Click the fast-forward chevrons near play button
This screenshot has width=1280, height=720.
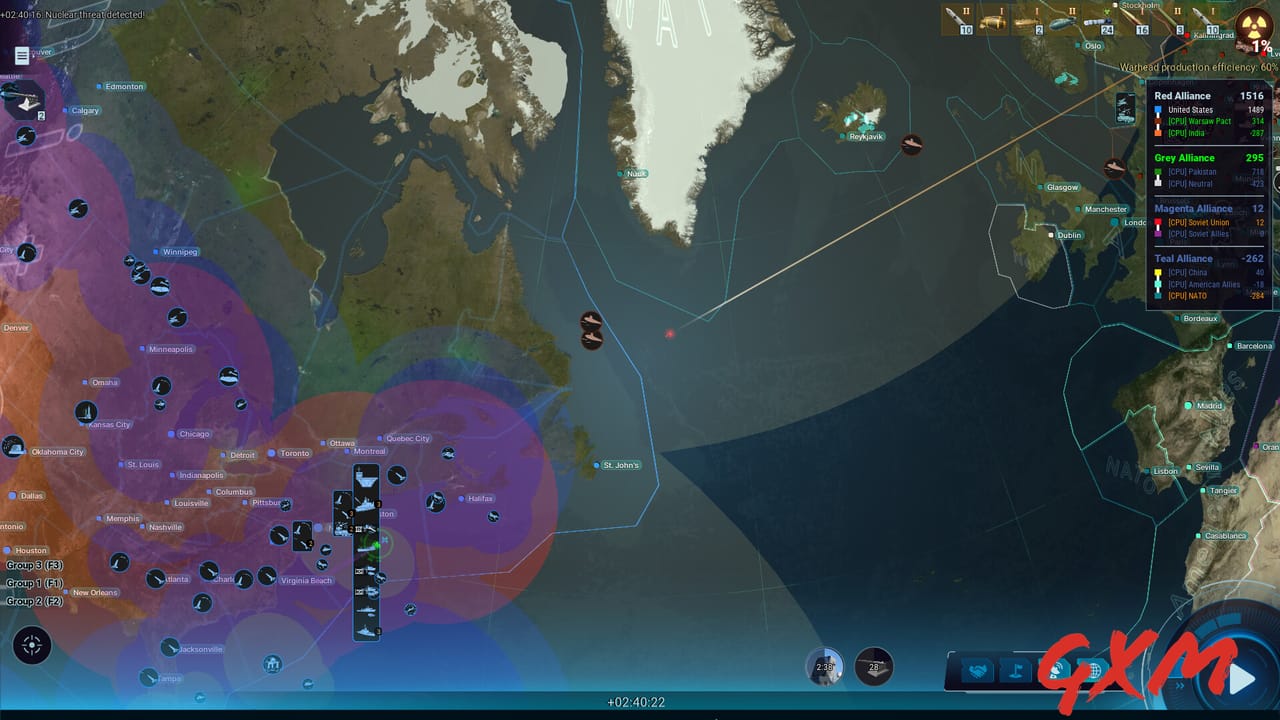tap(1180, 685)
